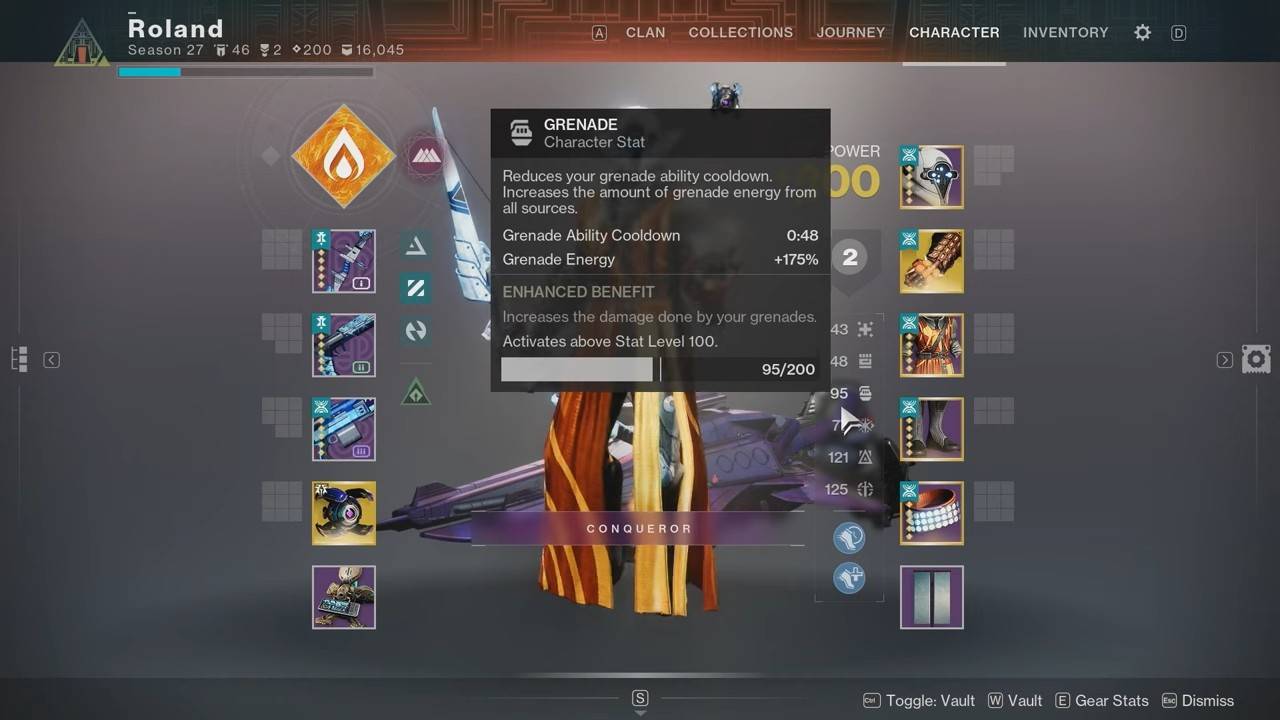
Task: Select the Solar subclass flame icon
Action: point(343,157)
